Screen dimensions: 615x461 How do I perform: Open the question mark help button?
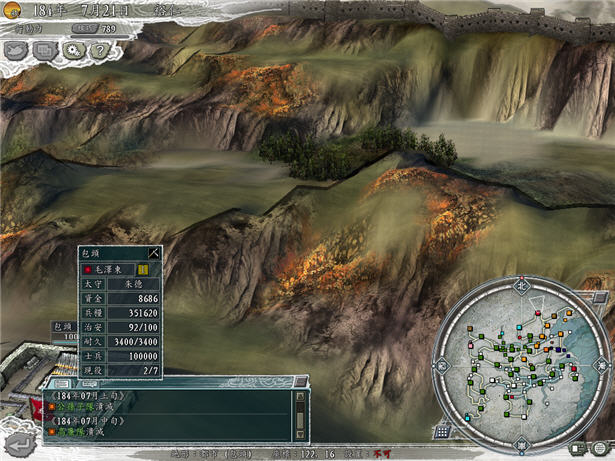click(98, 49)
